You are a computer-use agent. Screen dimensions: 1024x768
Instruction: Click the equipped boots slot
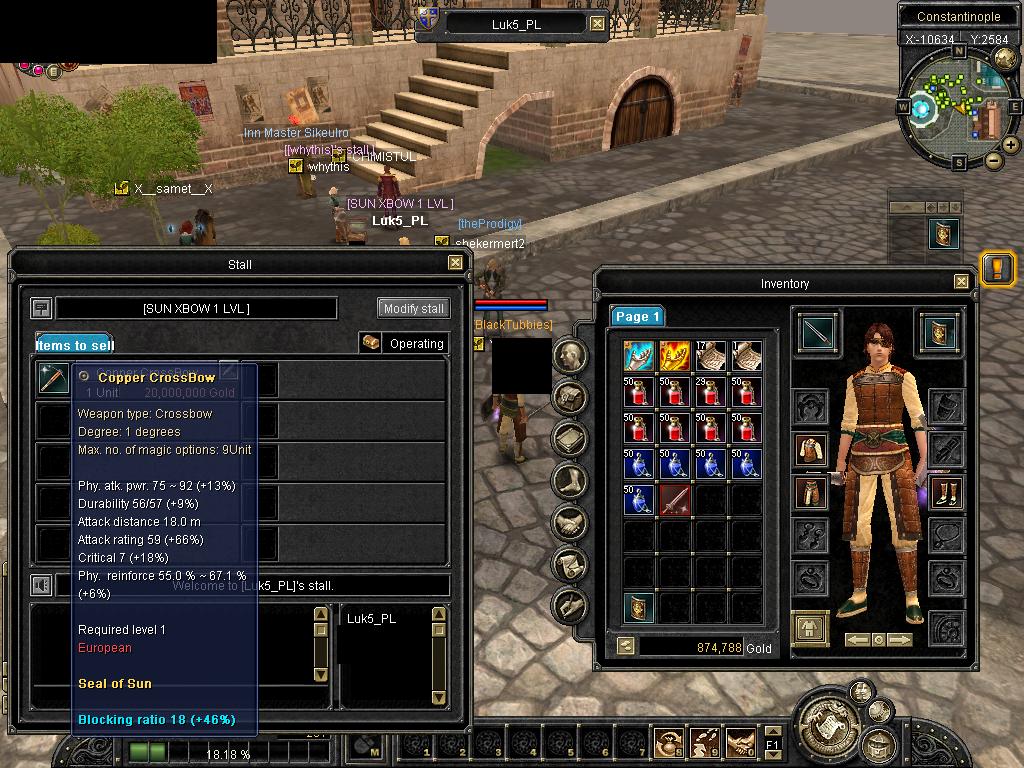coord(945,492)
